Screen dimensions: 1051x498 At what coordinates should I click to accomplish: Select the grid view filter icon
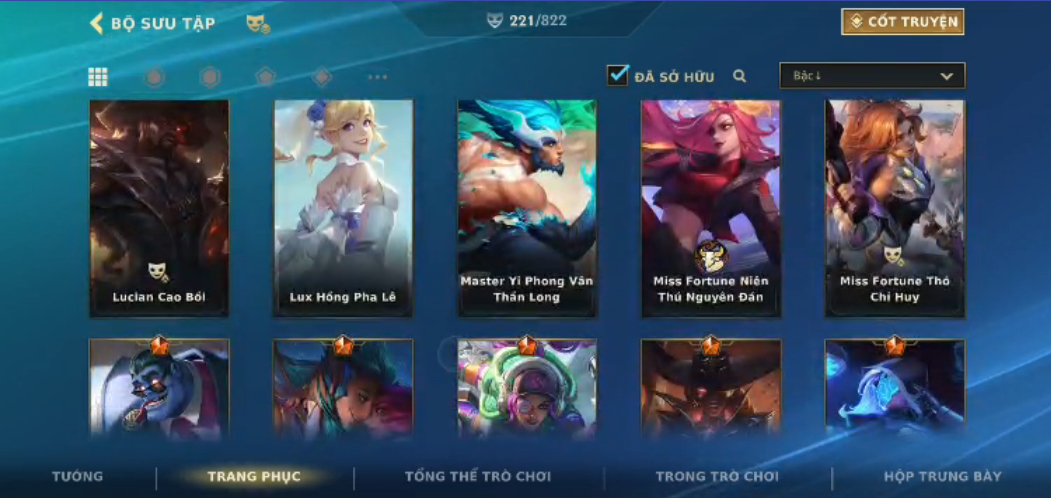[98, 77]
